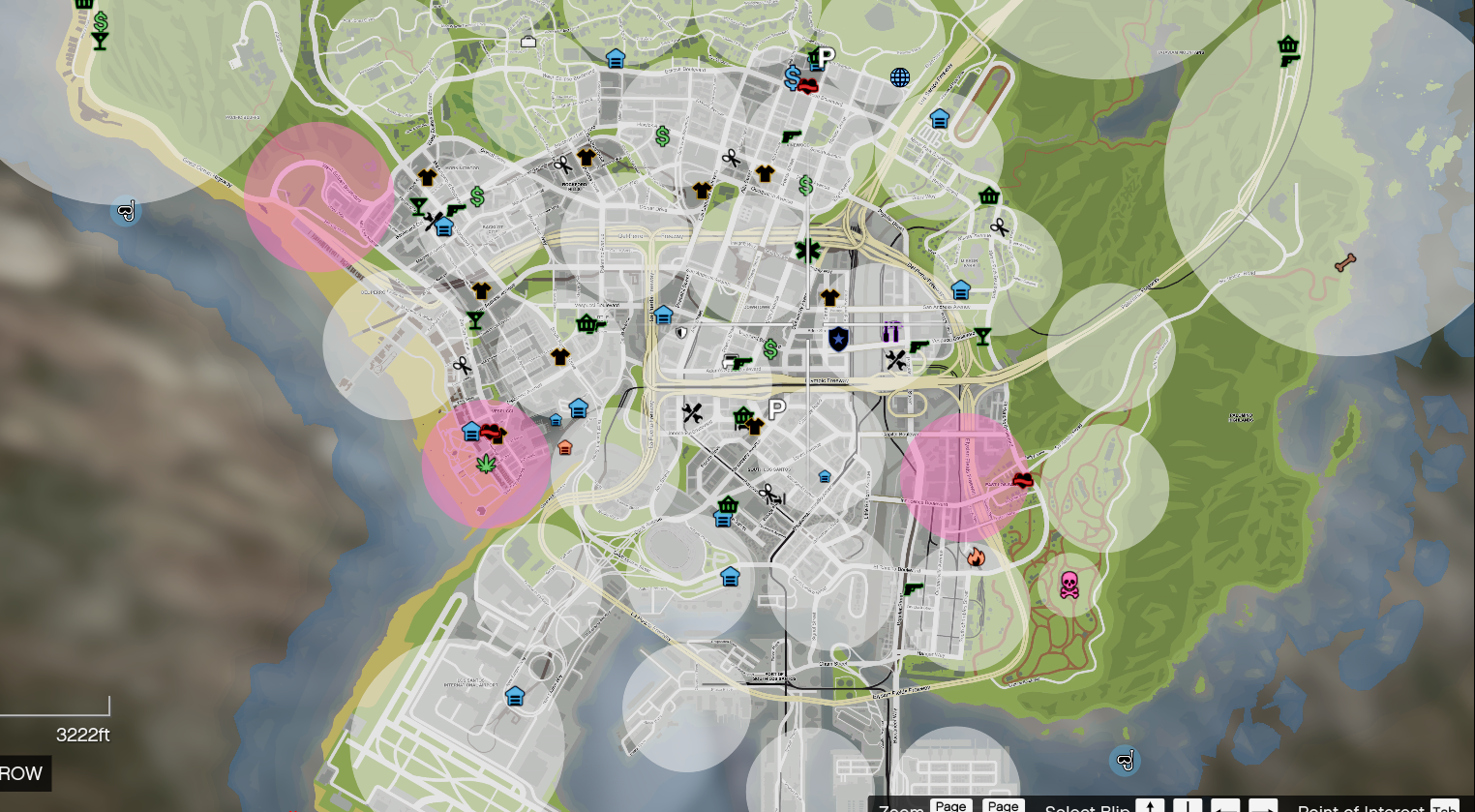Click the ROW label at bottom left
The height and width of the screenshot is (812, 1475).
coord(19,773)
